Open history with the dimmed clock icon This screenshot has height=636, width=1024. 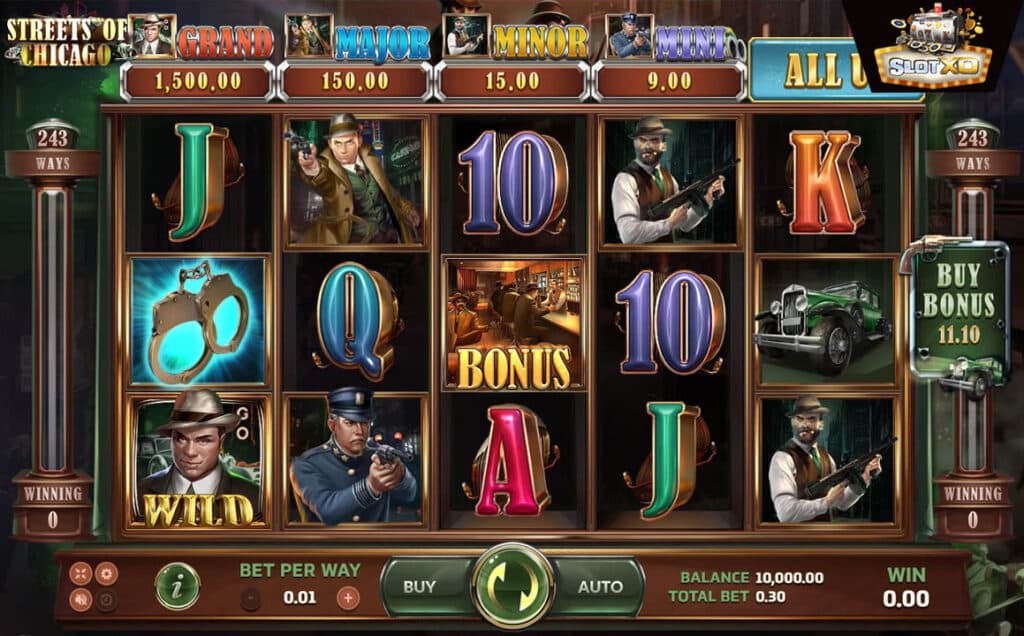[105, 600]
